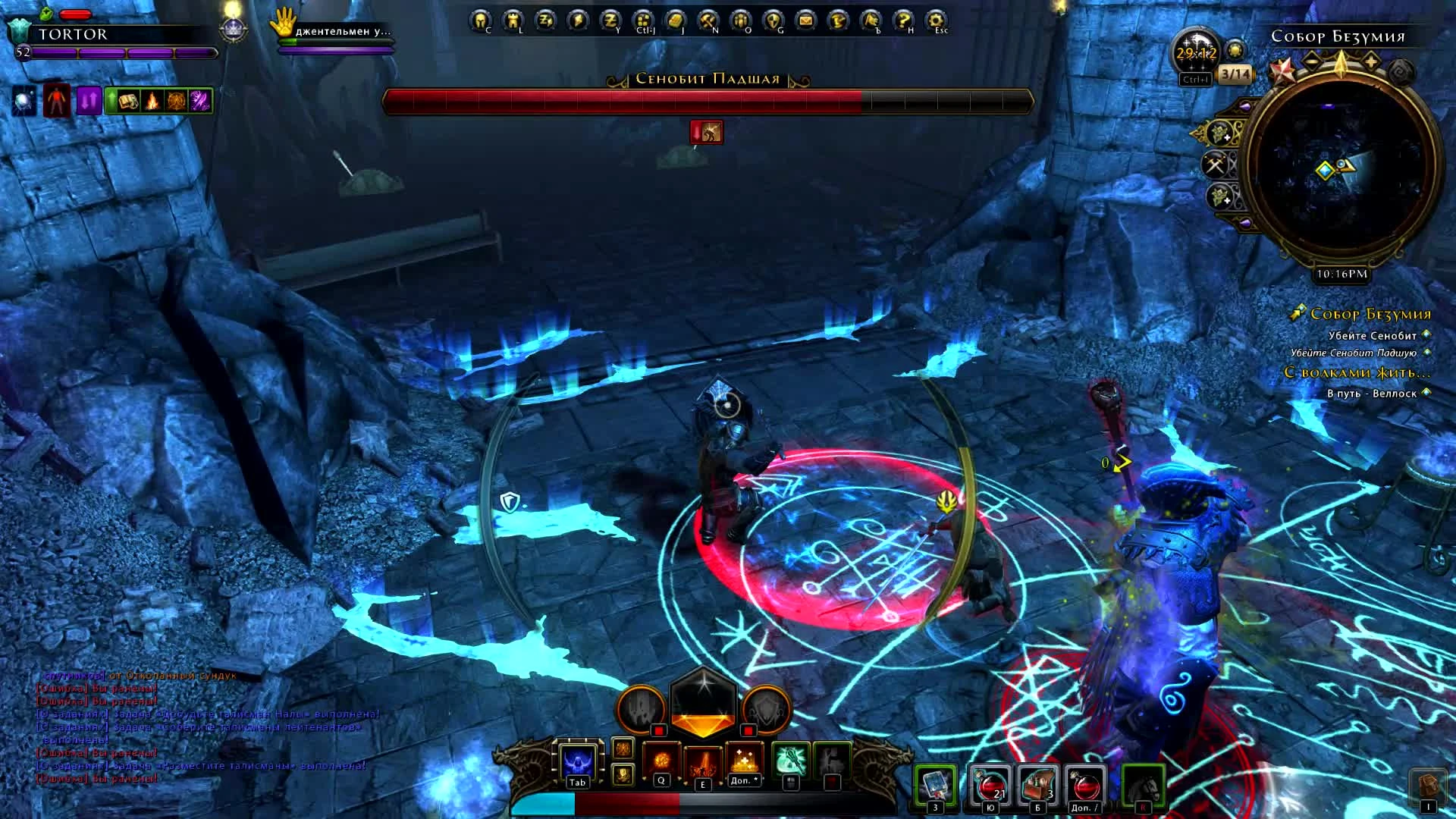Image resolution: width=1456 pixels, height=819 pixels.
Task: Open the quest С волками жить...
Action: (1357, 372)
